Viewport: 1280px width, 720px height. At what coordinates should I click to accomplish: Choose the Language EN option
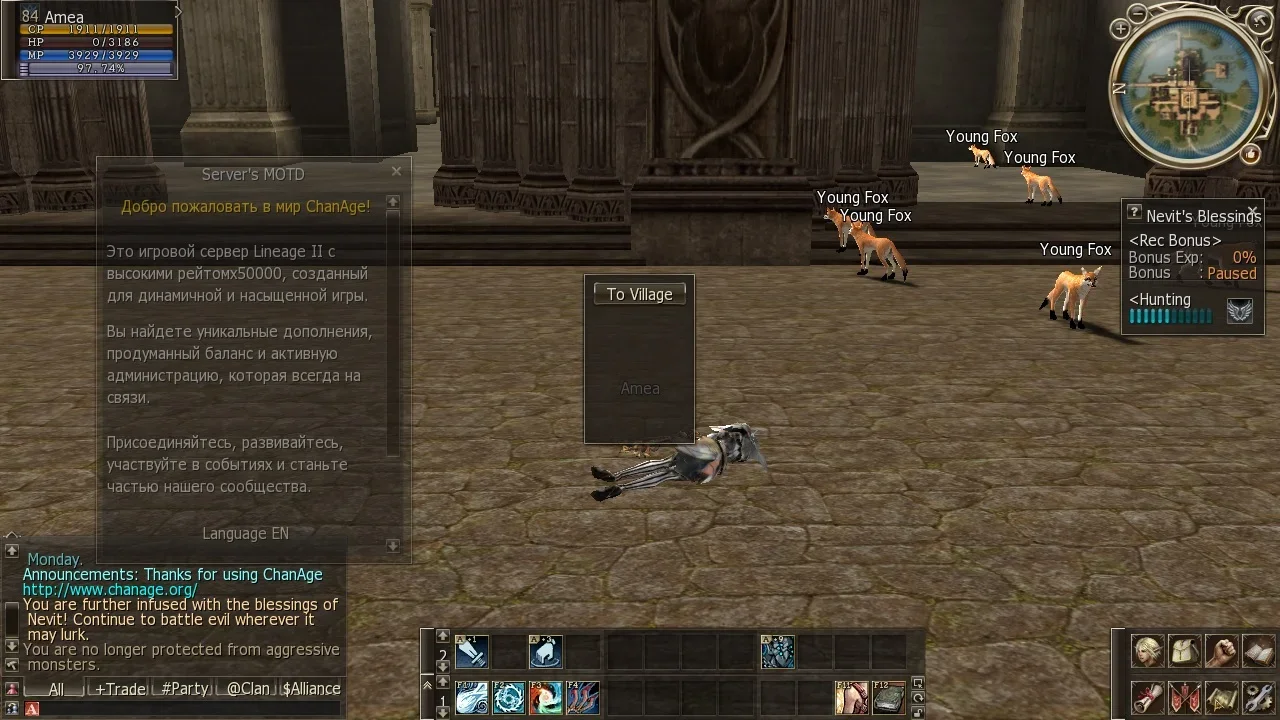point(245,534)
